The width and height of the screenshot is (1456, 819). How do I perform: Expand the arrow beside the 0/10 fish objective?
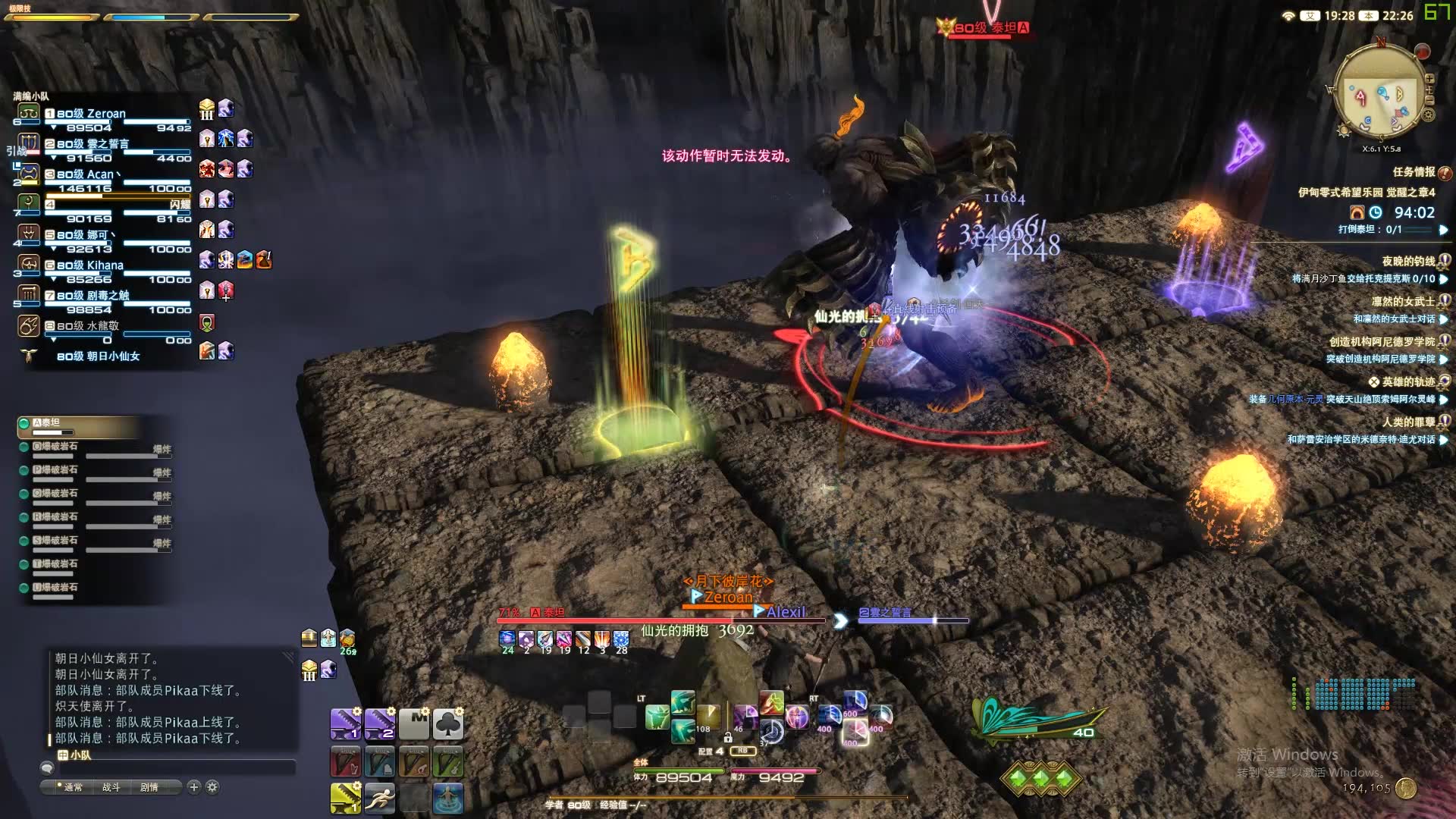pyautogui.click(x=1443, y=280)
